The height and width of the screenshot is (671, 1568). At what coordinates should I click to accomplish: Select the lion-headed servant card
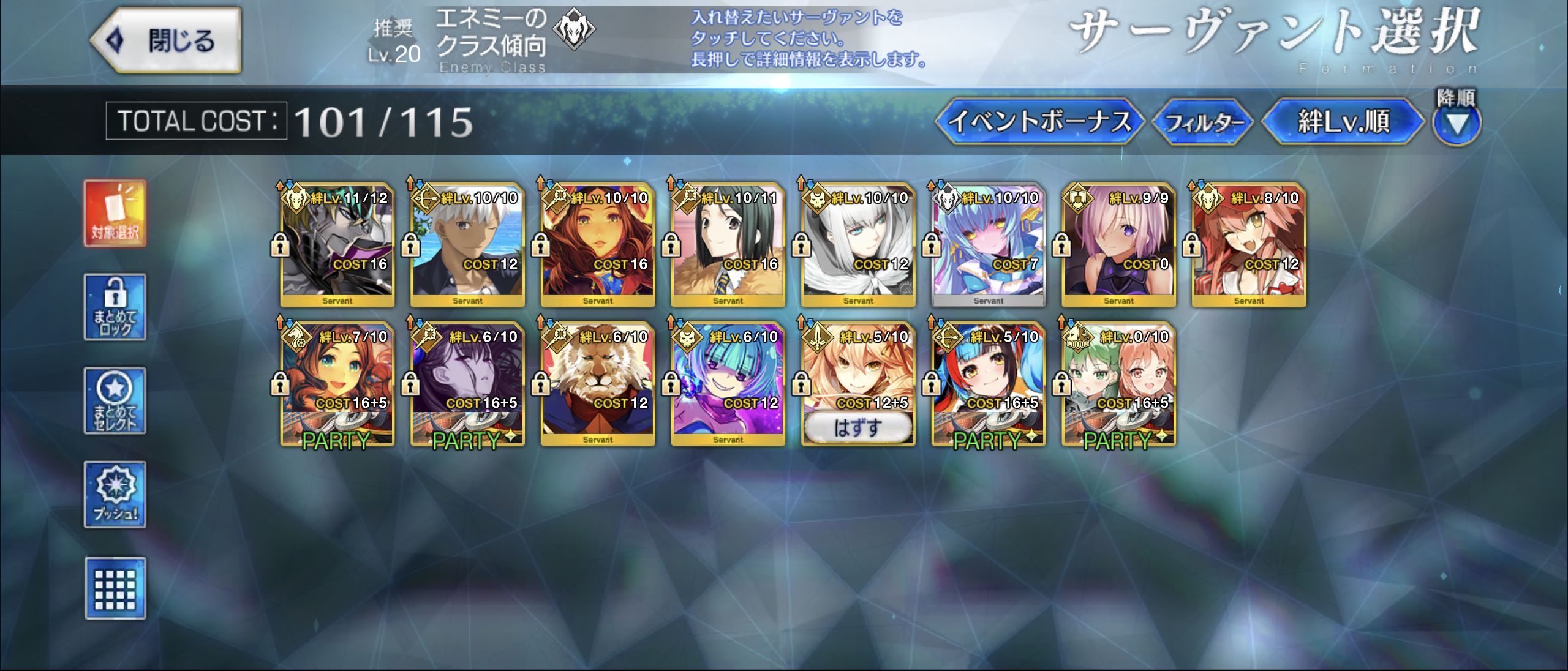coord(598,383)
